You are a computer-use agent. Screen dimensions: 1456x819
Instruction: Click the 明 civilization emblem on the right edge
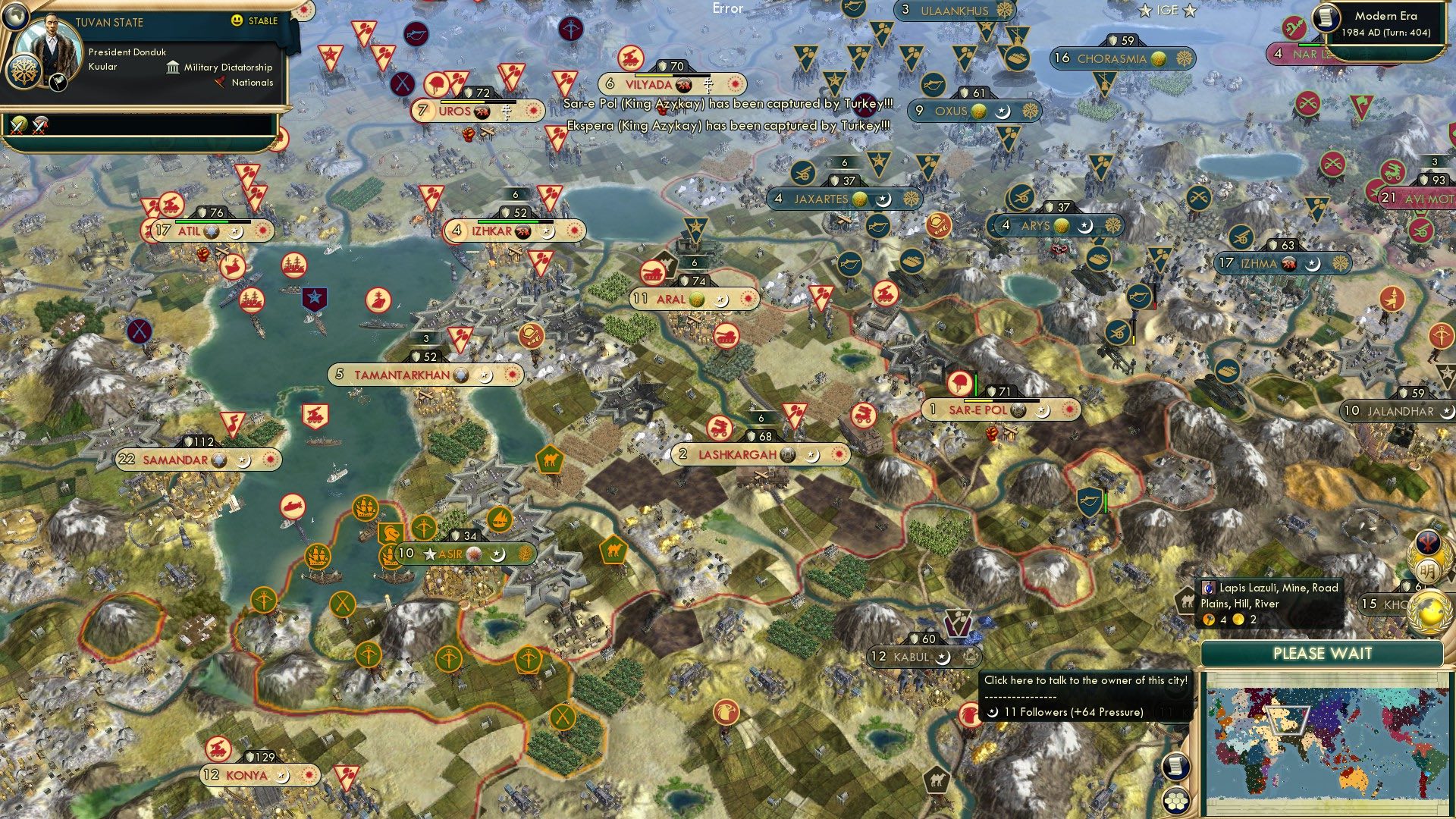point(1428,570)
